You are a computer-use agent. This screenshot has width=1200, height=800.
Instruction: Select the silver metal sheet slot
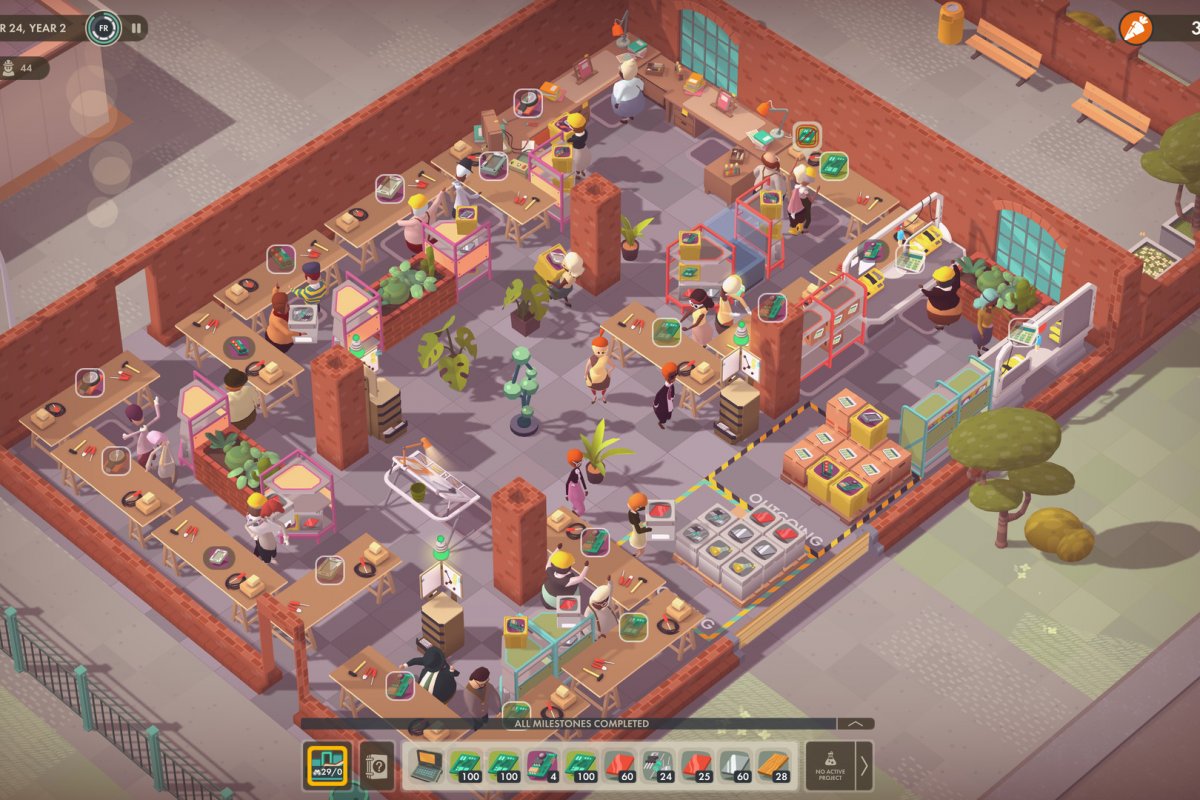[733, 766]
